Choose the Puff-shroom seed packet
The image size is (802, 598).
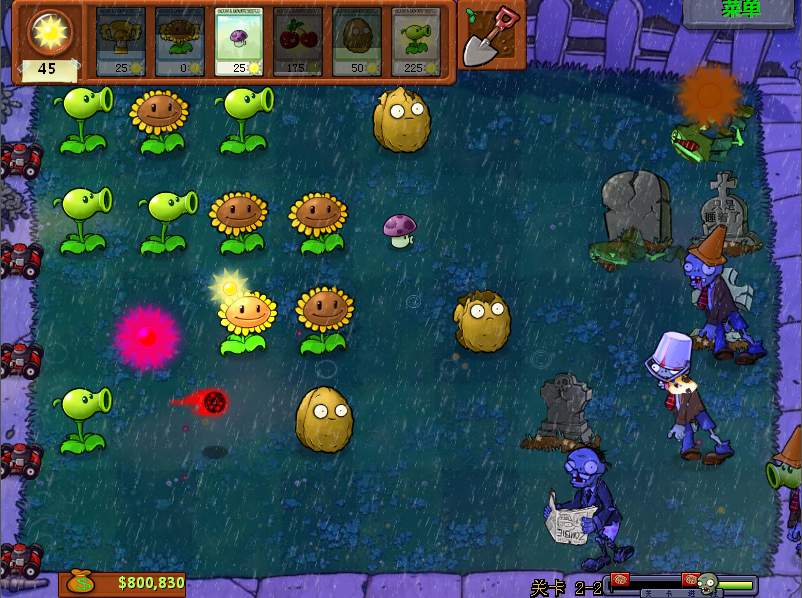pyautogui.click(x=239, y=42)
